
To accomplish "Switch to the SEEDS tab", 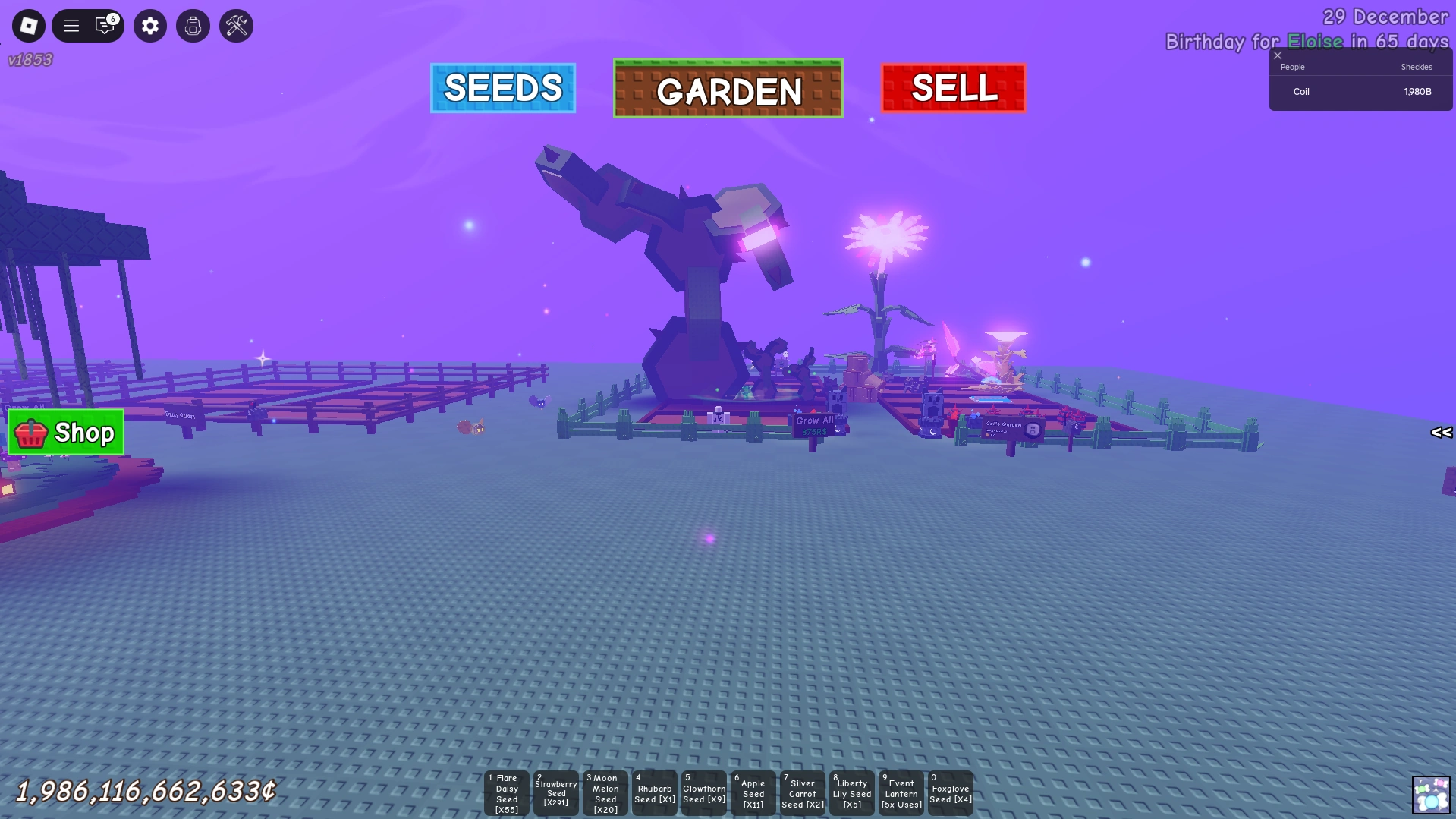I will [x=502, y=89].
